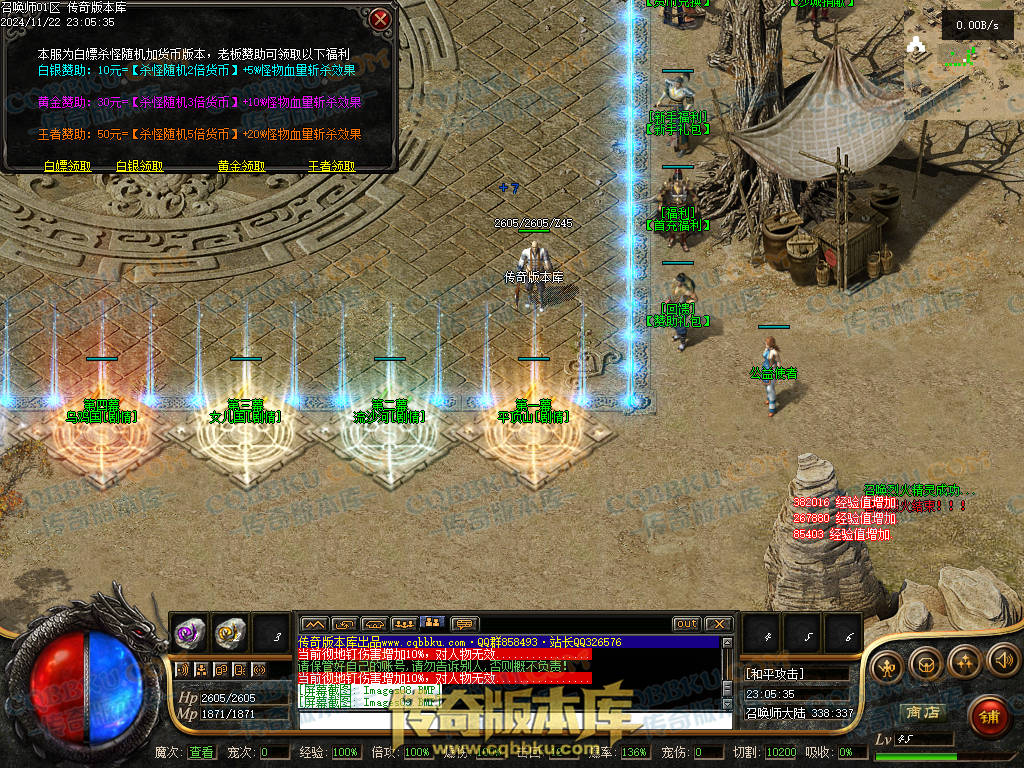Claim the 白银领取 silver sponsor reward

[140, 166]
